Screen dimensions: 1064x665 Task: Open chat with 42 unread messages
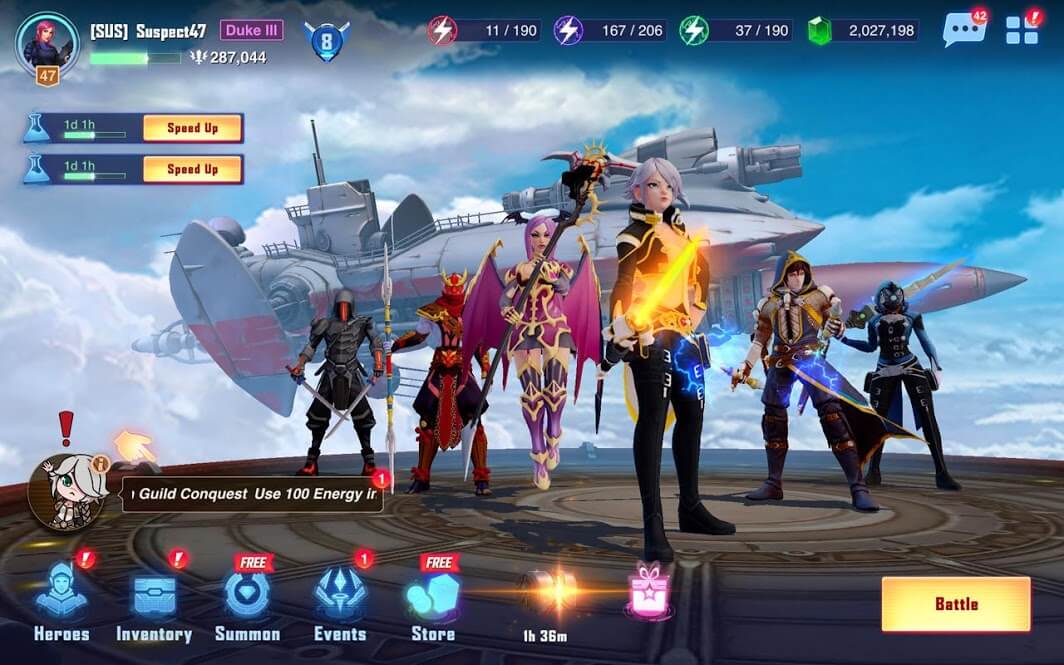tap(963, 30)
